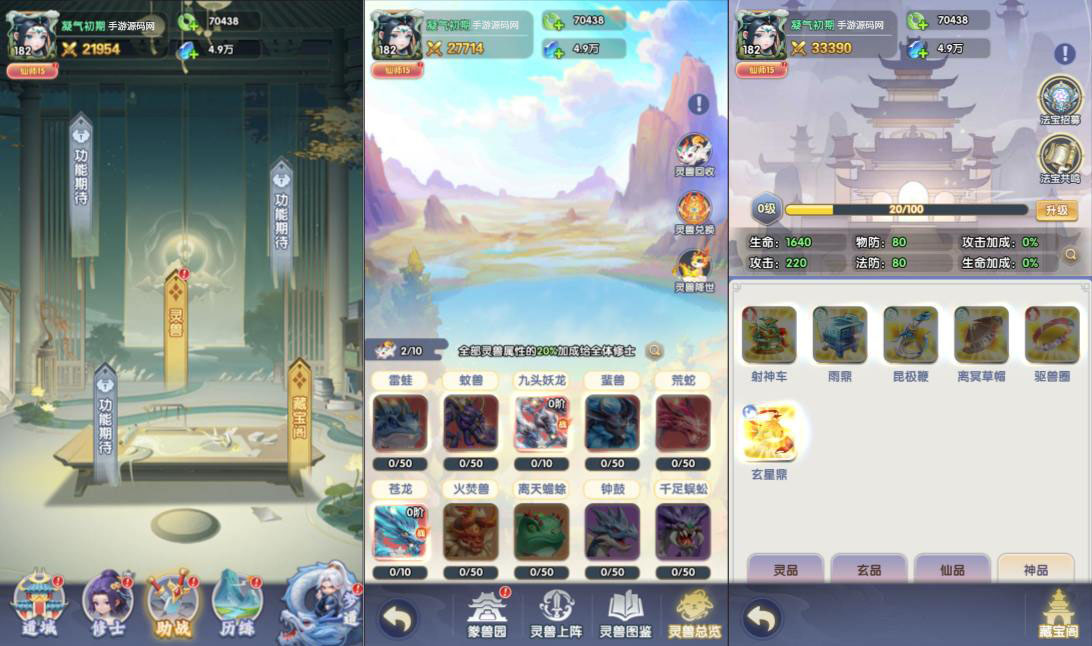Tap the 助战 navigation icon

point(172,600)
